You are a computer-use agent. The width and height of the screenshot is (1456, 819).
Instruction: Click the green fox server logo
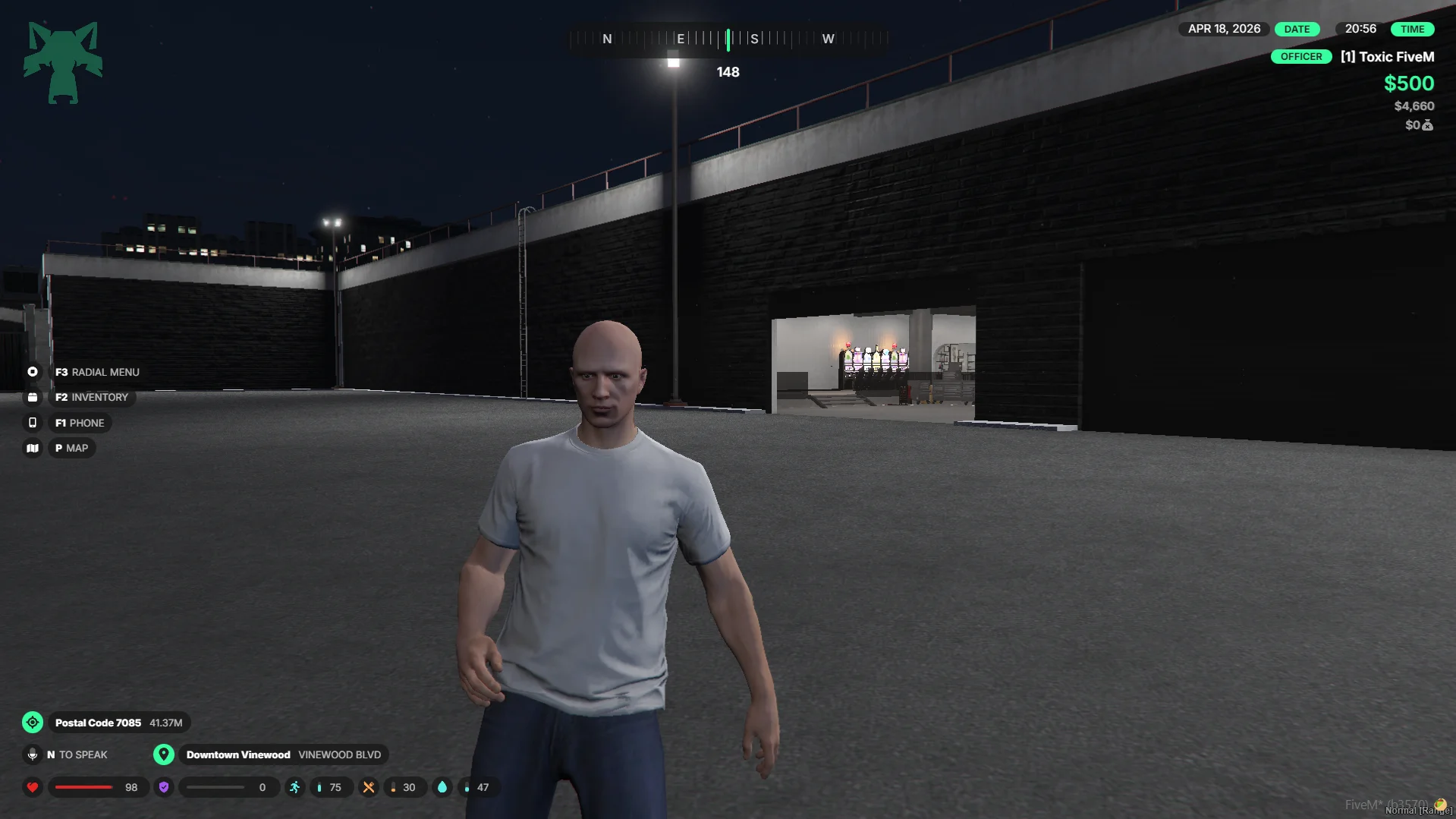coord(63,62)
